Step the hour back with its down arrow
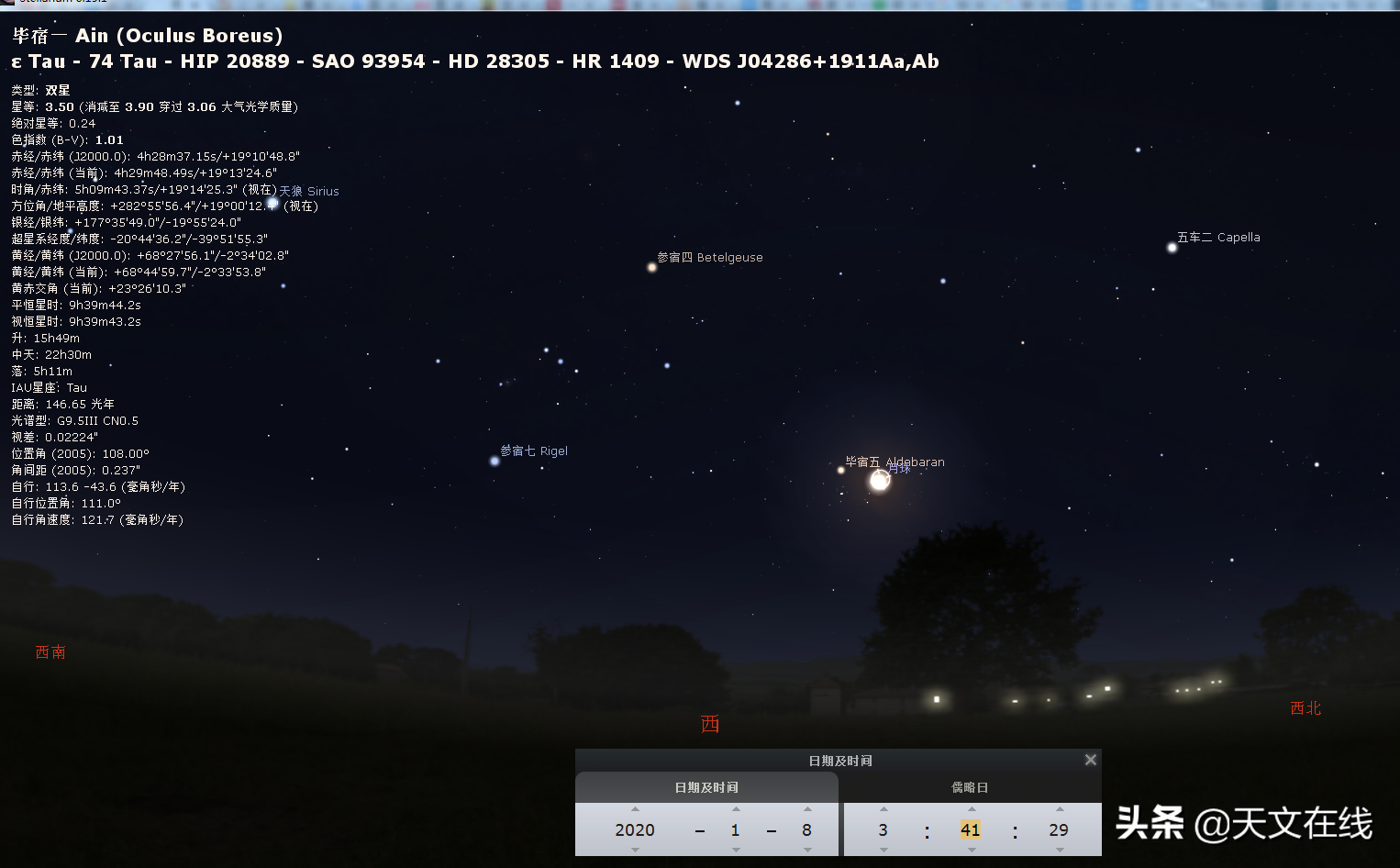This screenshot has width=1400, height=868. pos(883,850)
